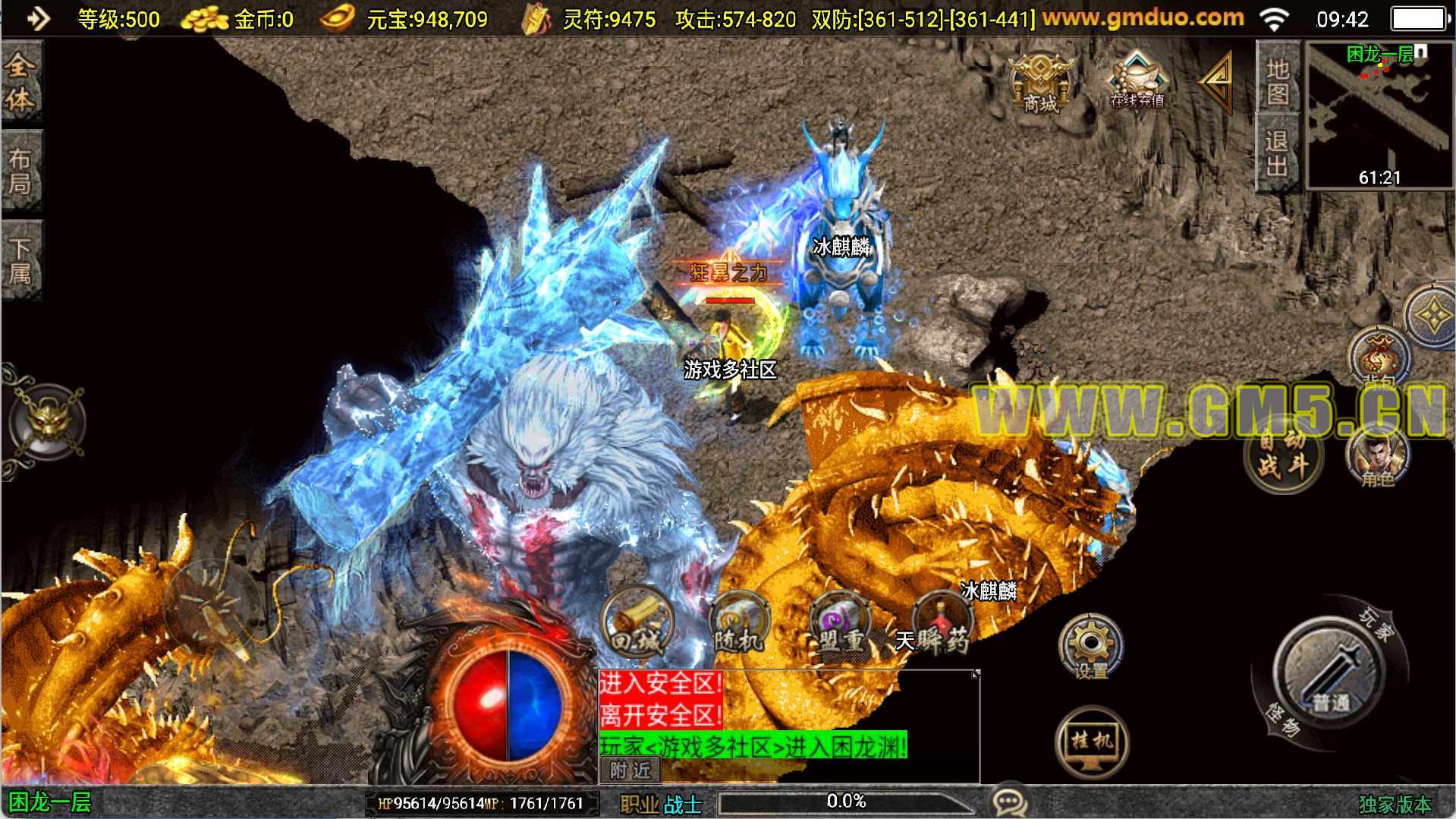Switch chat to 附近 channel
This screenshot has width=1456, height=819.
coord(631,770)
